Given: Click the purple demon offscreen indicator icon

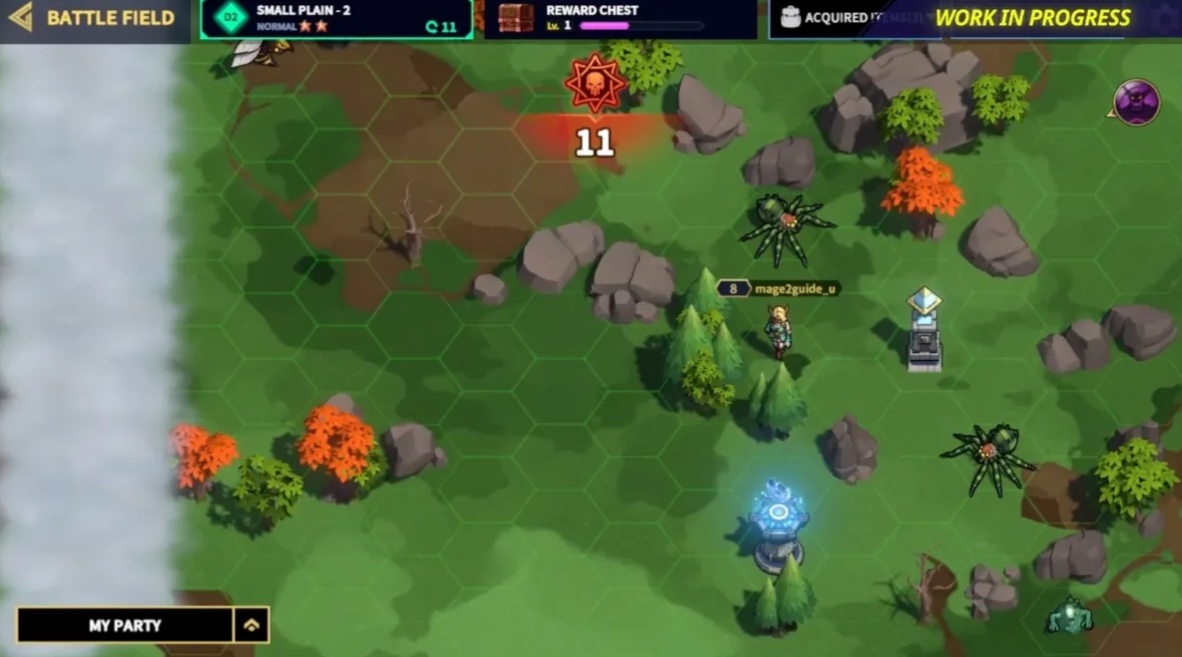Looking at the screenshot, I should click(1136, 102).
